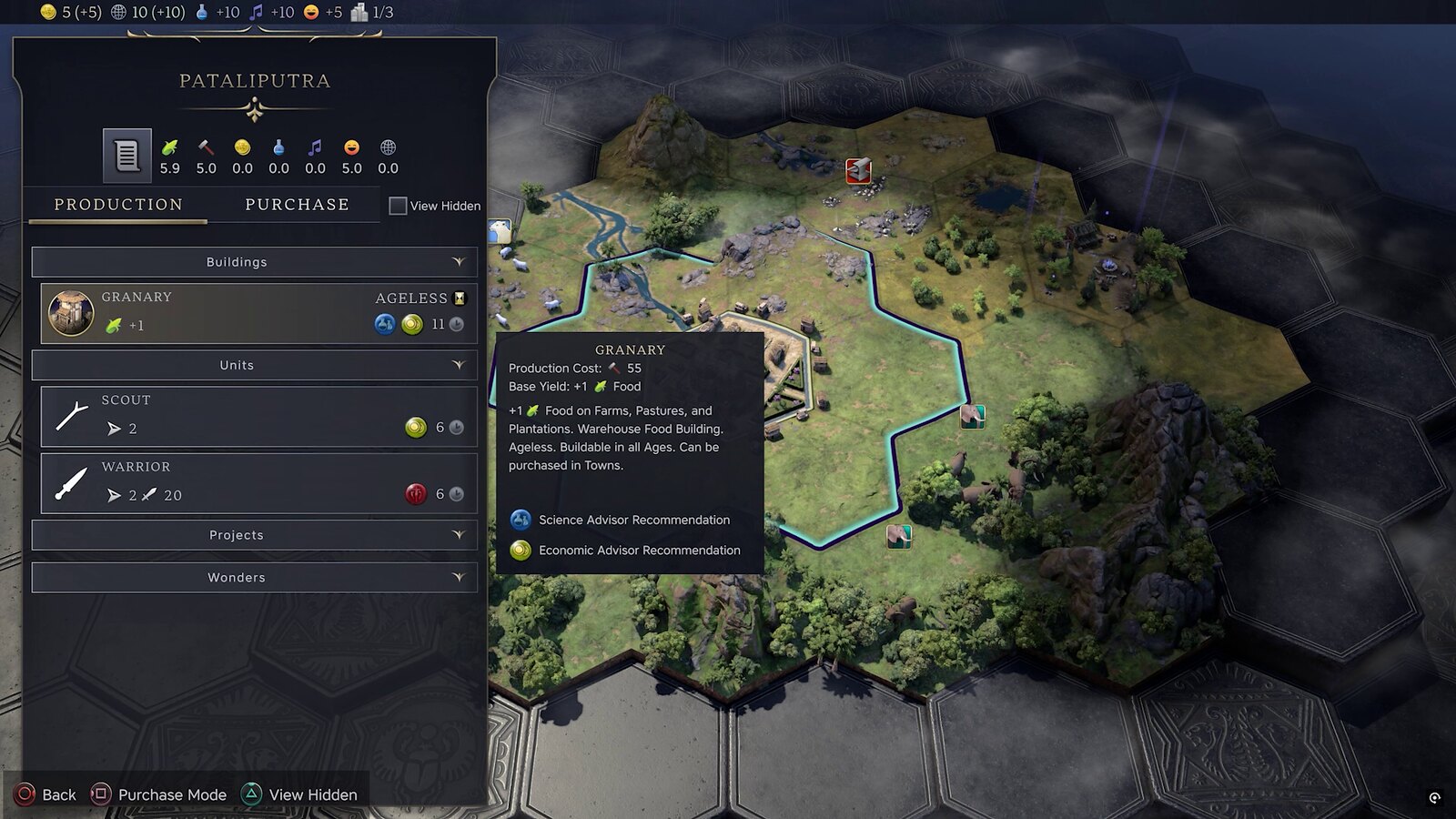This screenshot has height=819, width=1456.
Task: Toggle the View Hidden checkbox
Action: tap(398, 206)
